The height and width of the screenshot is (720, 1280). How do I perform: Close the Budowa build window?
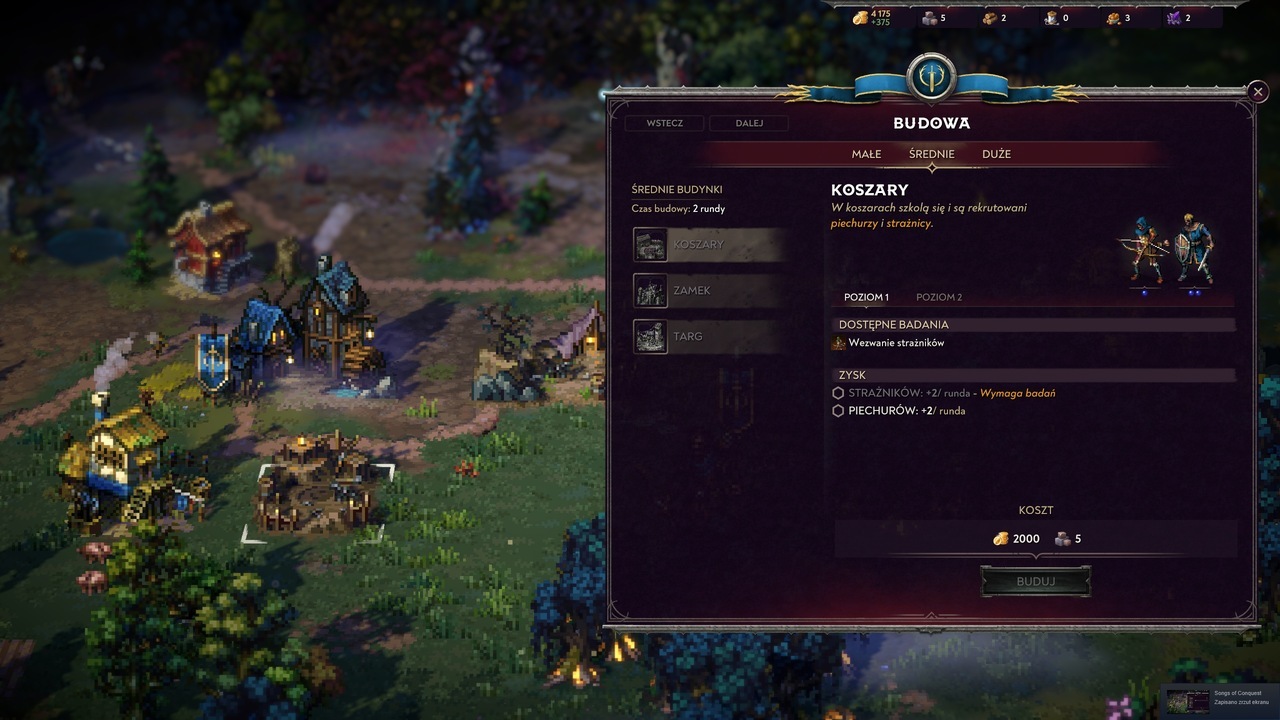click(1258, 92)
